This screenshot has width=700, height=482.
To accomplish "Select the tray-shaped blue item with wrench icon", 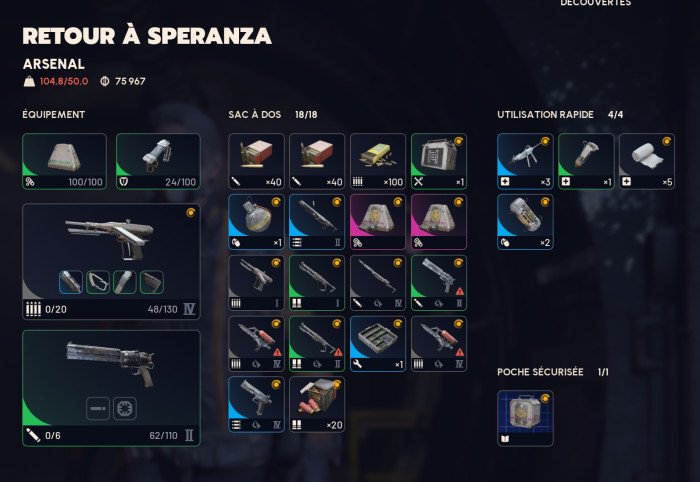I will point(378,343).
